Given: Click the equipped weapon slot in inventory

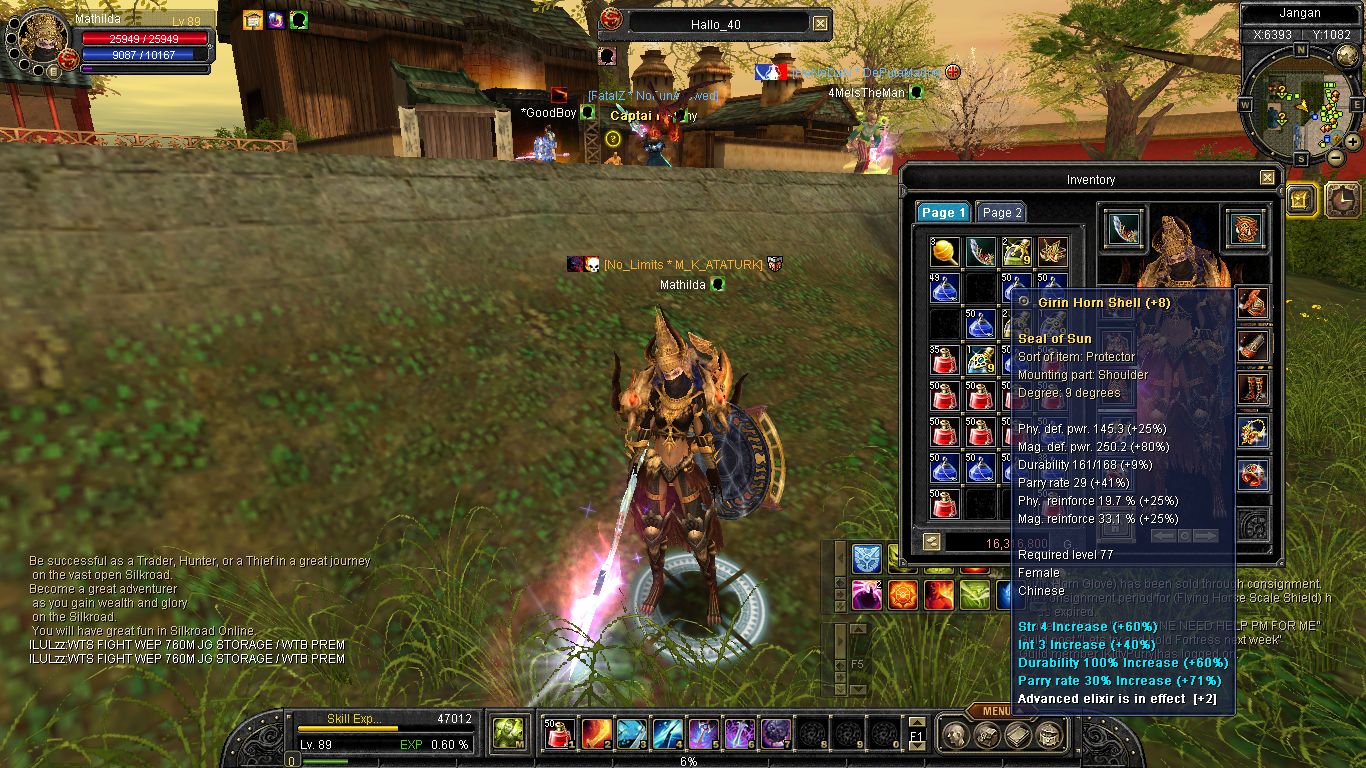Looking at the screenshot, I should pos(1125,229).
